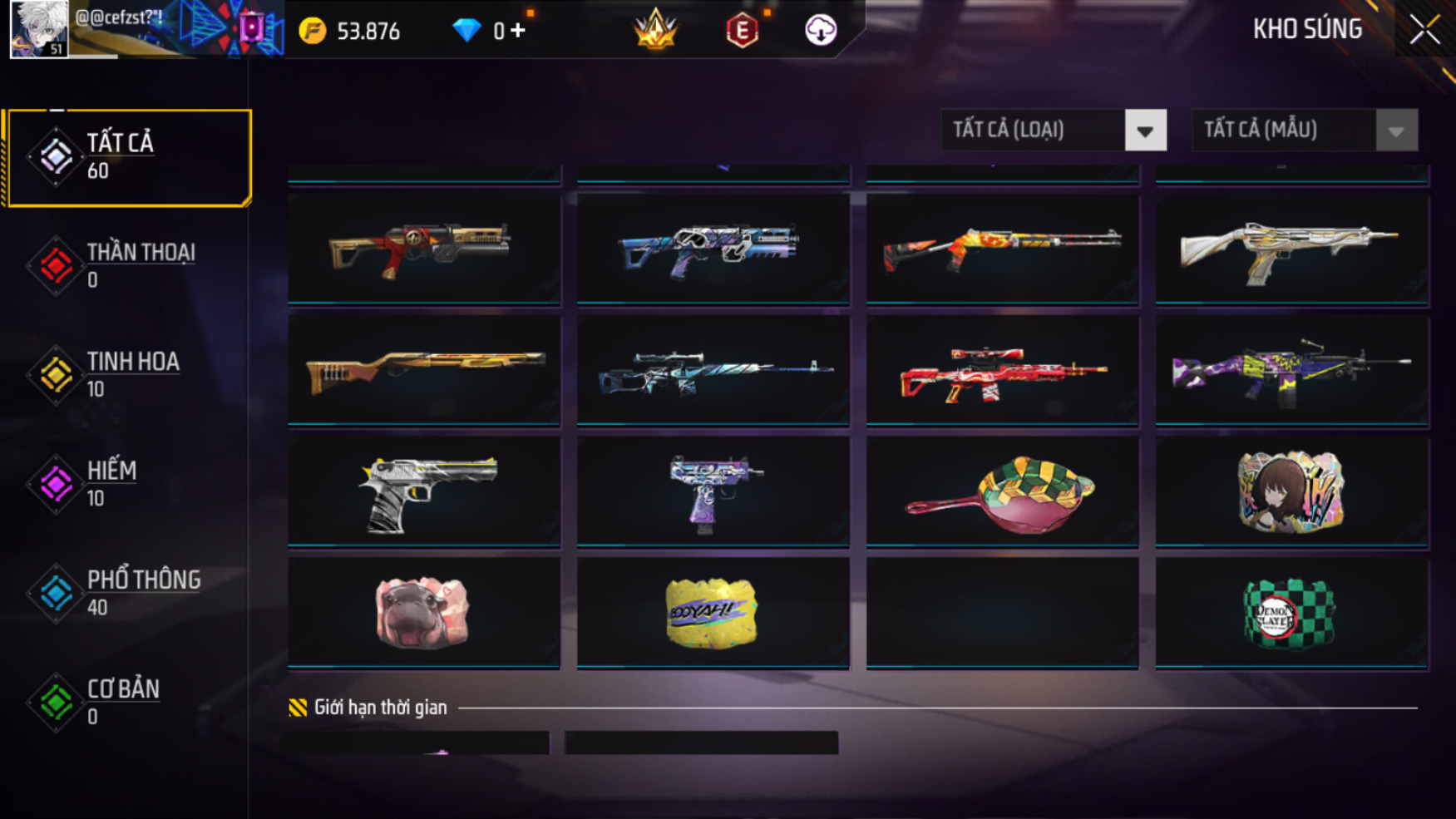Open the player profile avatar
Viewport: 1456px width, 819px height.
[38, 30]
